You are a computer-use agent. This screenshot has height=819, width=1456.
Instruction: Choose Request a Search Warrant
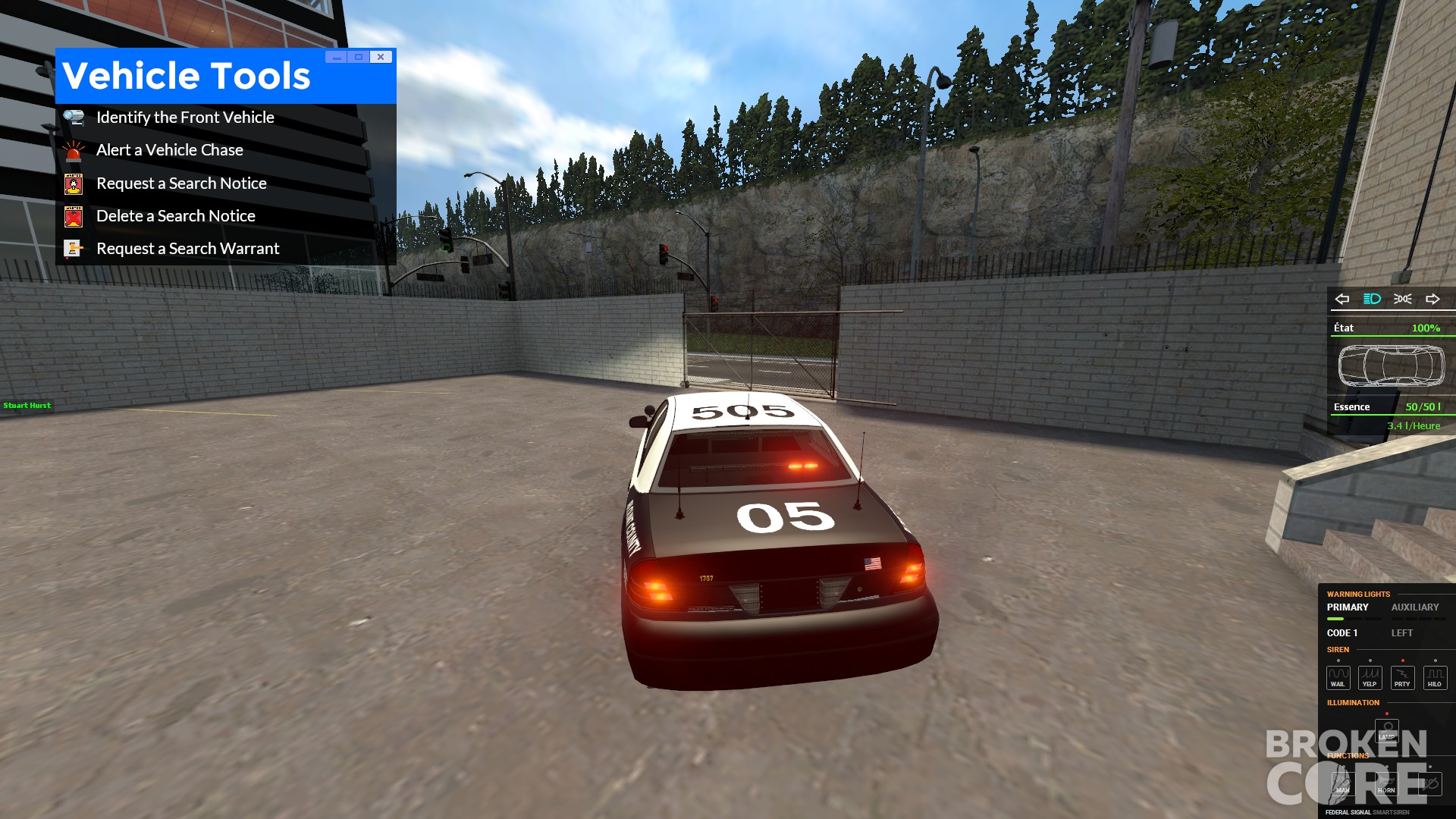tap(187, 249)
